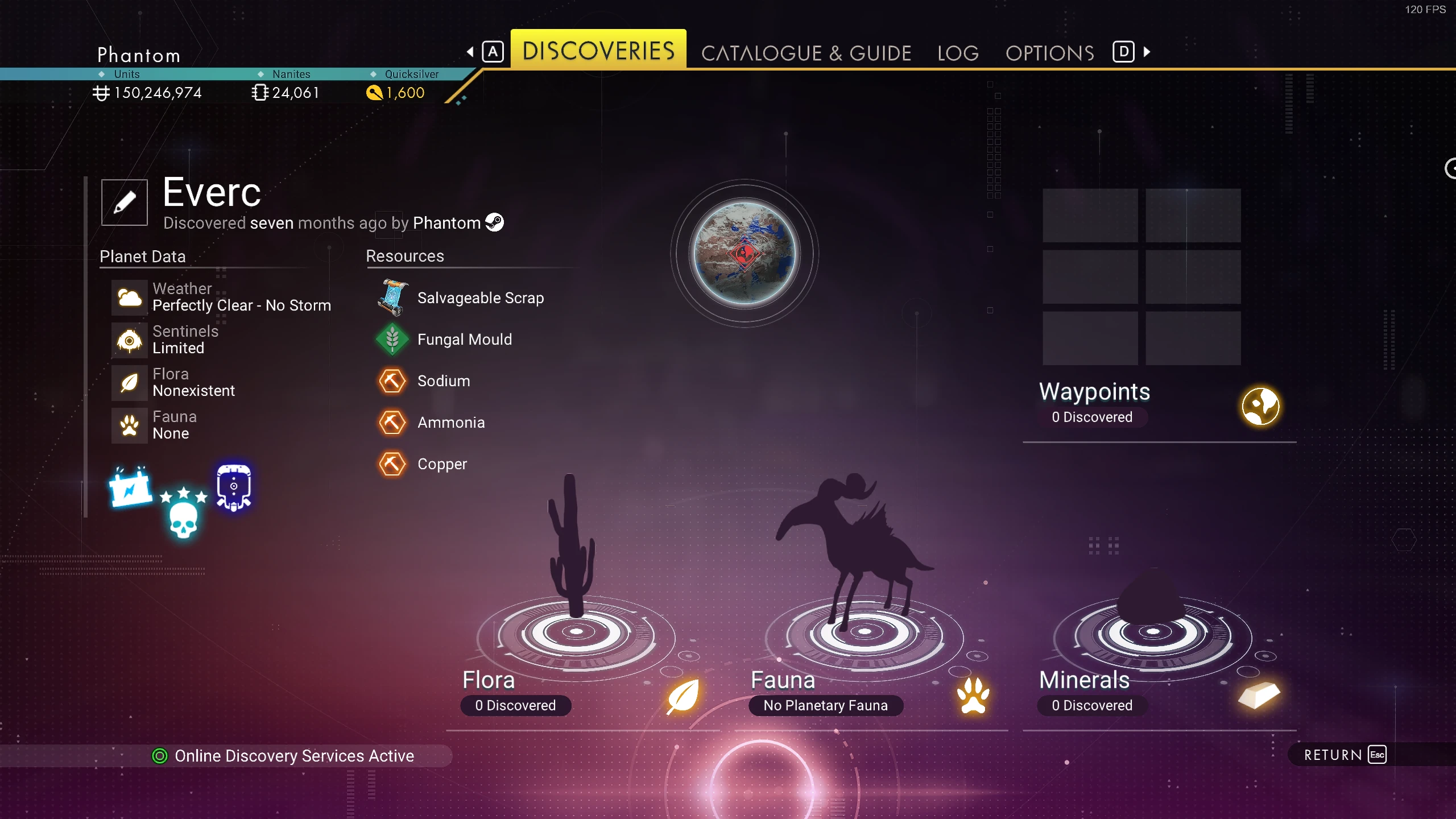Click the glowing blue battery badge
1456x819 pixels.
(x=130, y=487)
